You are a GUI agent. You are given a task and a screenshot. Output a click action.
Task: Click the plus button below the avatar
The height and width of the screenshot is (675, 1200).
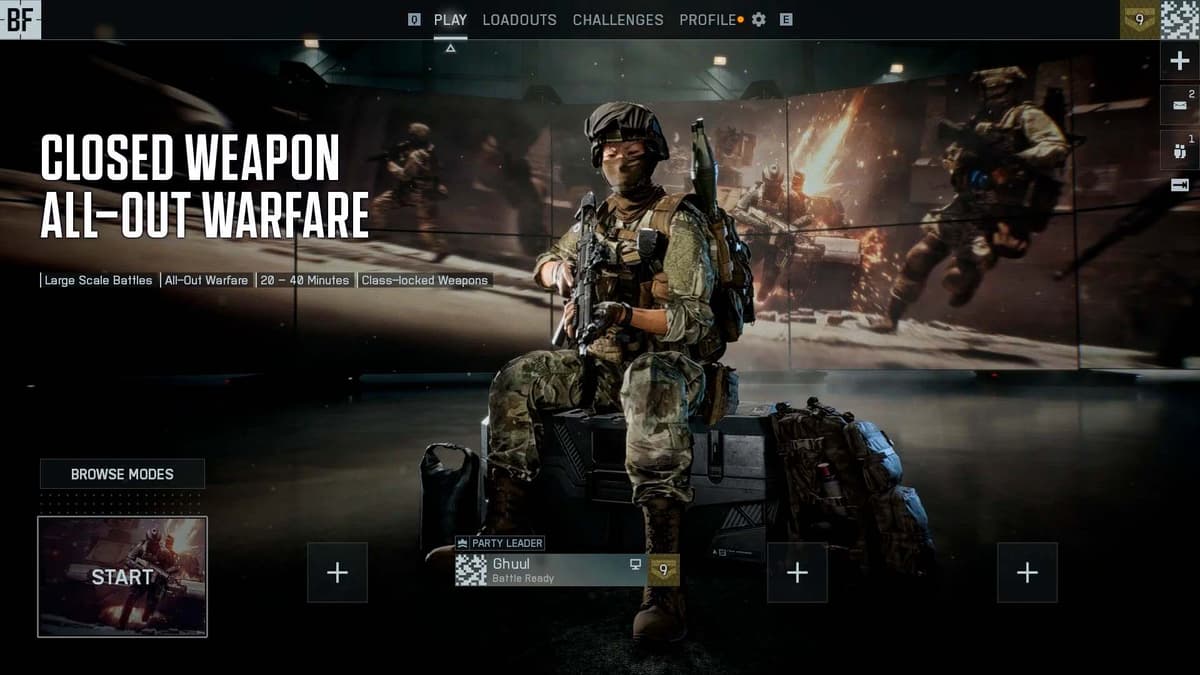[x=1179, y=61]
